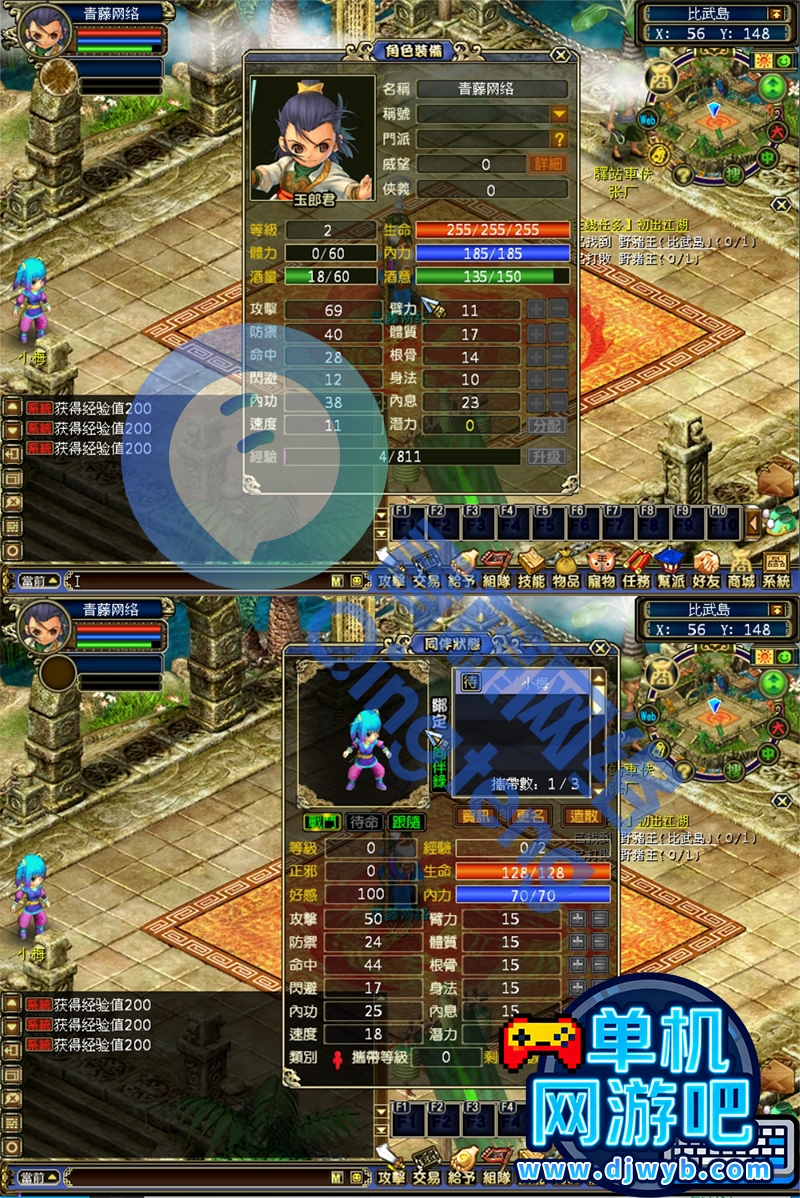The height and width of the screenshot is (1198, 800).
Task: Open the 好友 friends list
Action: click(x=706, y=570)
